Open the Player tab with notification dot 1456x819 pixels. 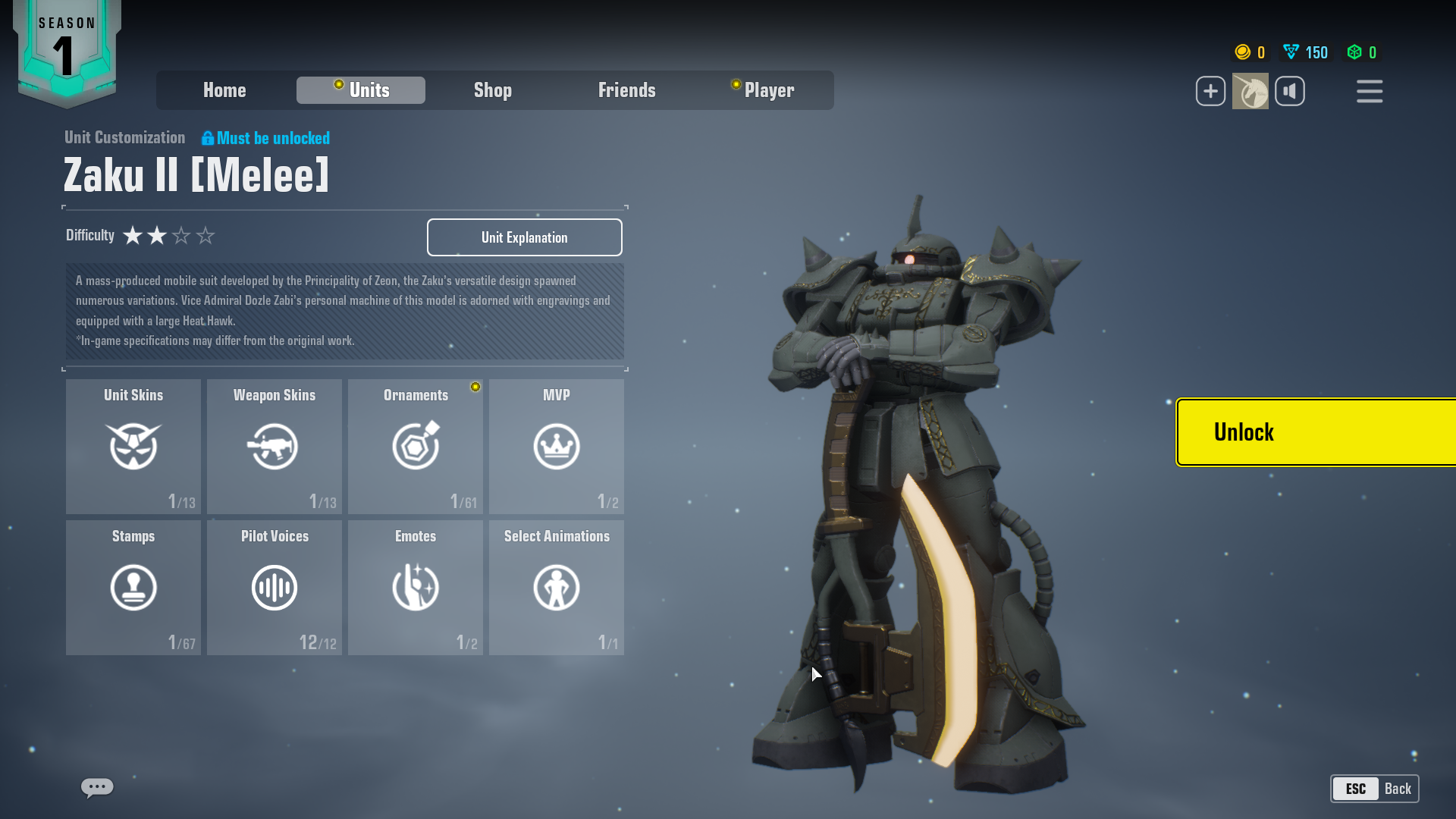coord(769,90)
